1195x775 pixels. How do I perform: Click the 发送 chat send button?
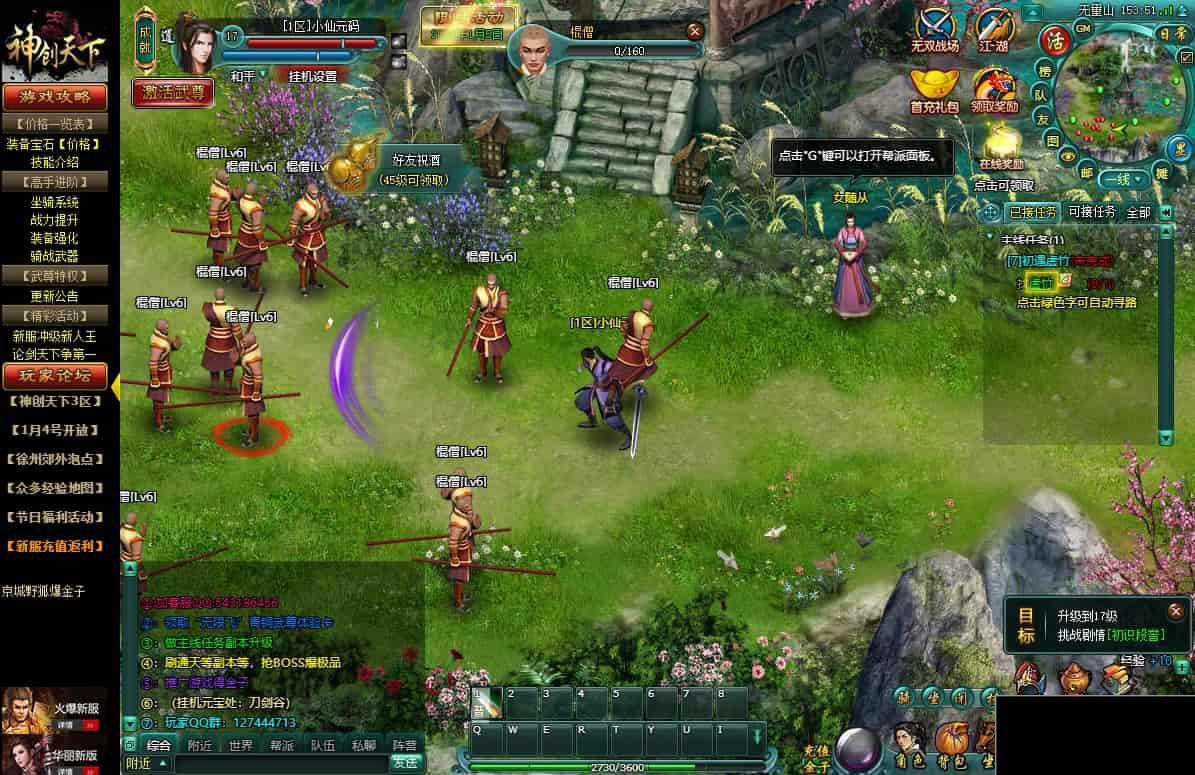click(x=404, y=762)
